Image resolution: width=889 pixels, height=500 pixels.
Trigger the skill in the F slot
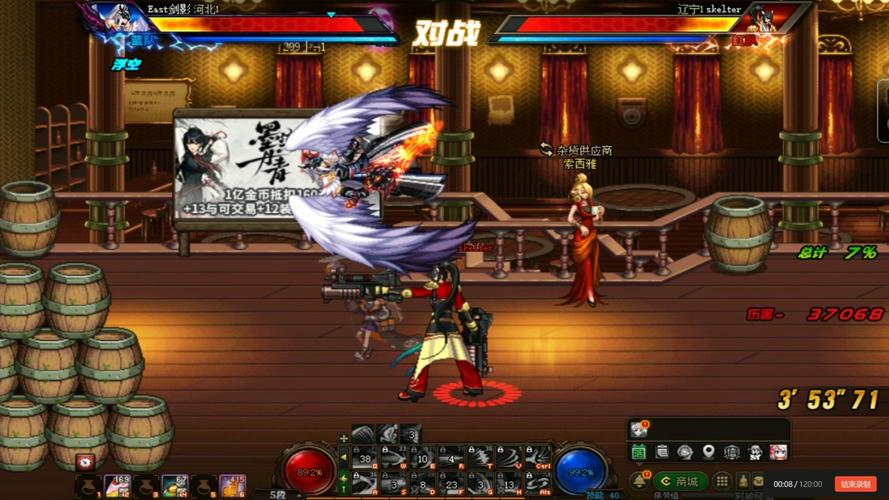[x=449, y=482]
